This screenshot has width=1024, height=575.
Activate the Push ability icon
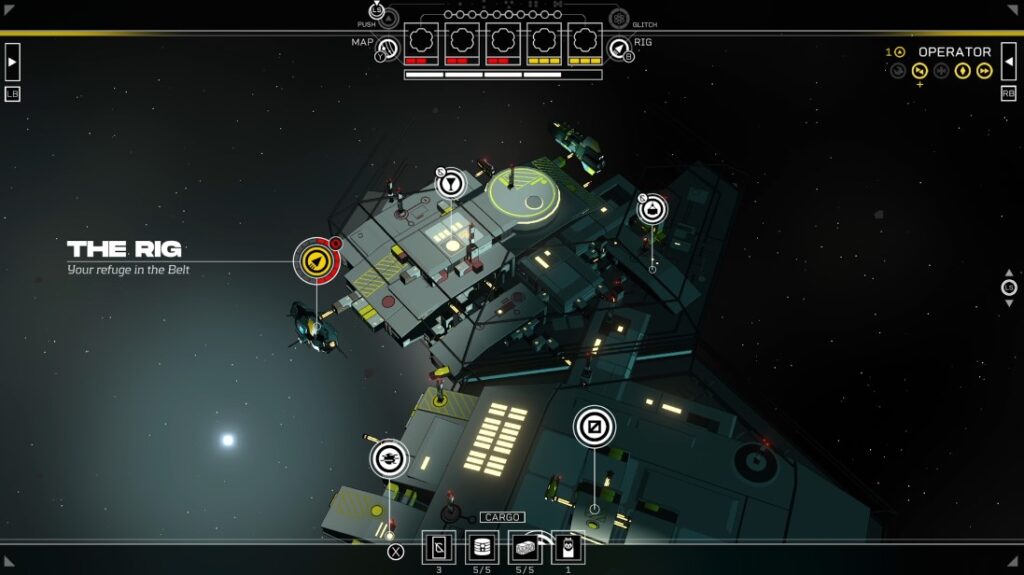[389, 18]
